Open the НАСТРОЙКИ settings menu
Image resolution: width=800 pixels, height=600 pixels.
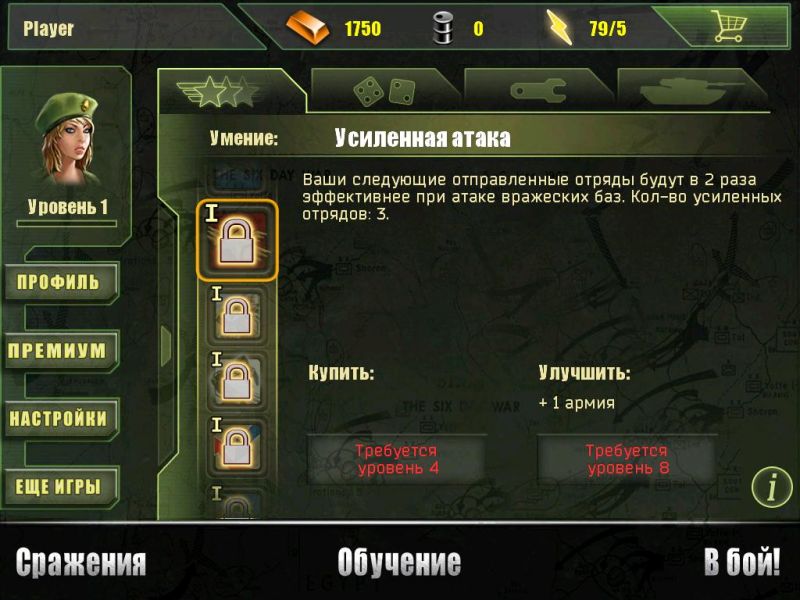coord(60,419)
